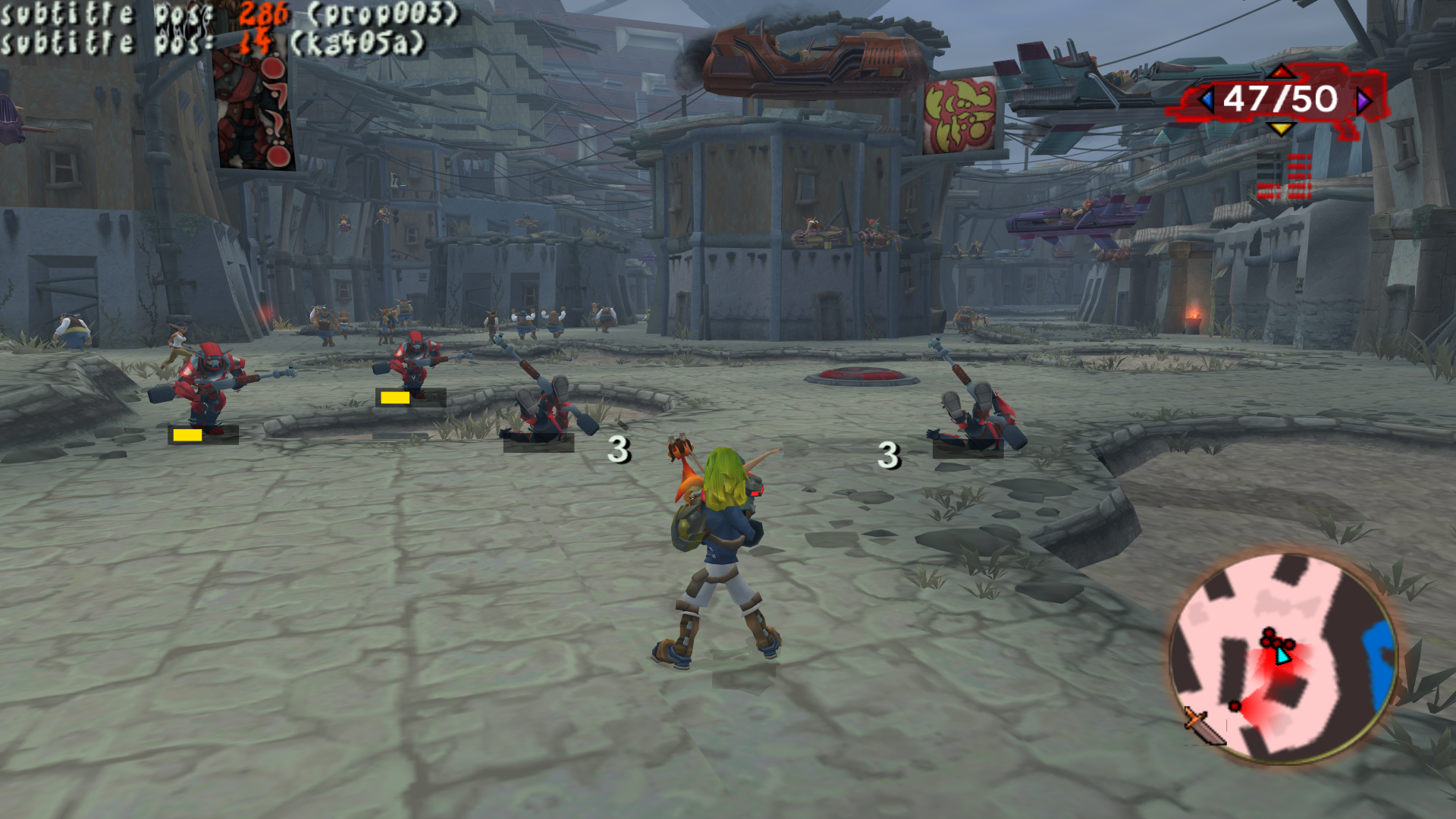Pick the yellow down arrow under the ammo
The width and height of the screenshot is (1456, 819).
coord(1281,129)
